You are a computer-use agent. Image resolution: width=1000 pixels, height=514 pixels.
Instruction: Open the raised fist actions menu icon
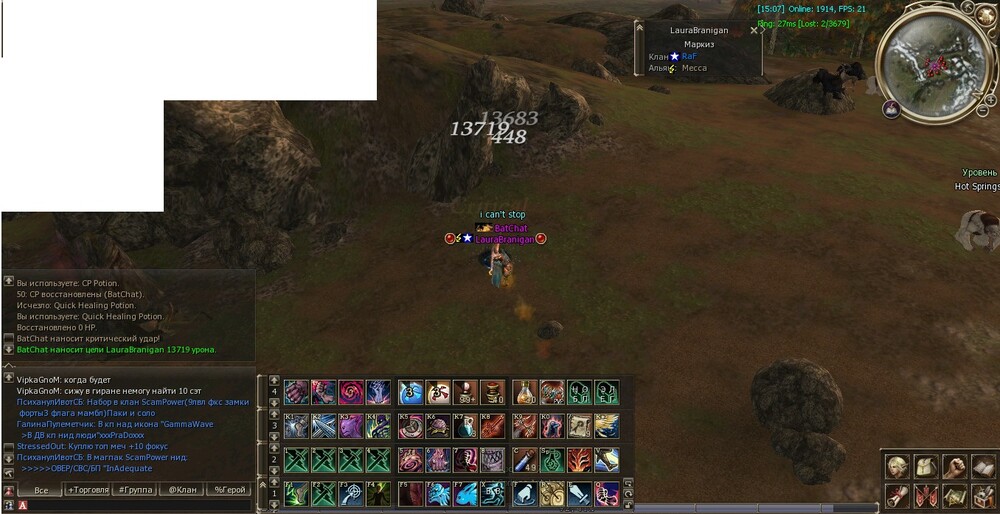956,467
